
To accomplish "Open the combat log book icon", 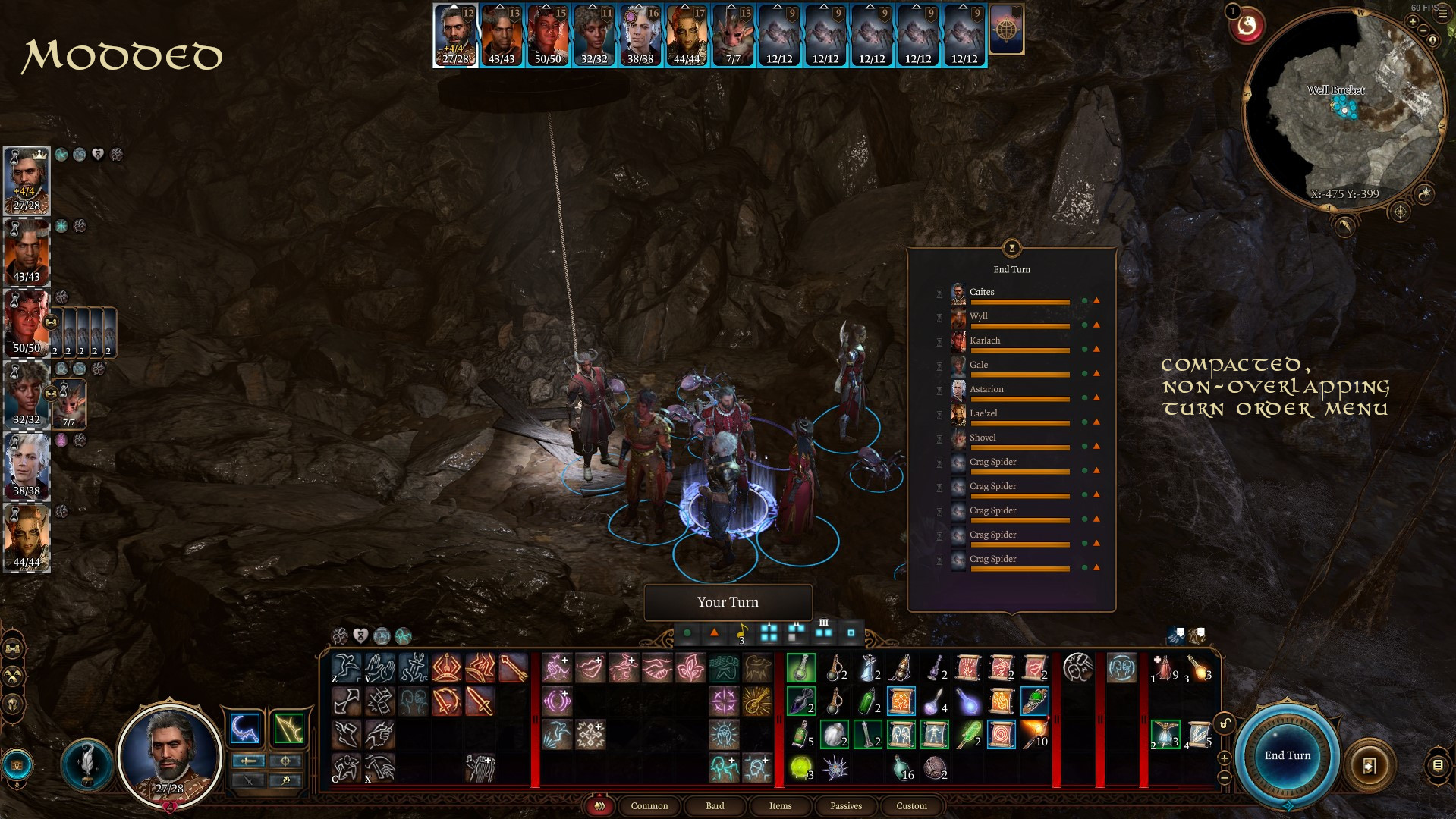I will (x=1439, y=765).
